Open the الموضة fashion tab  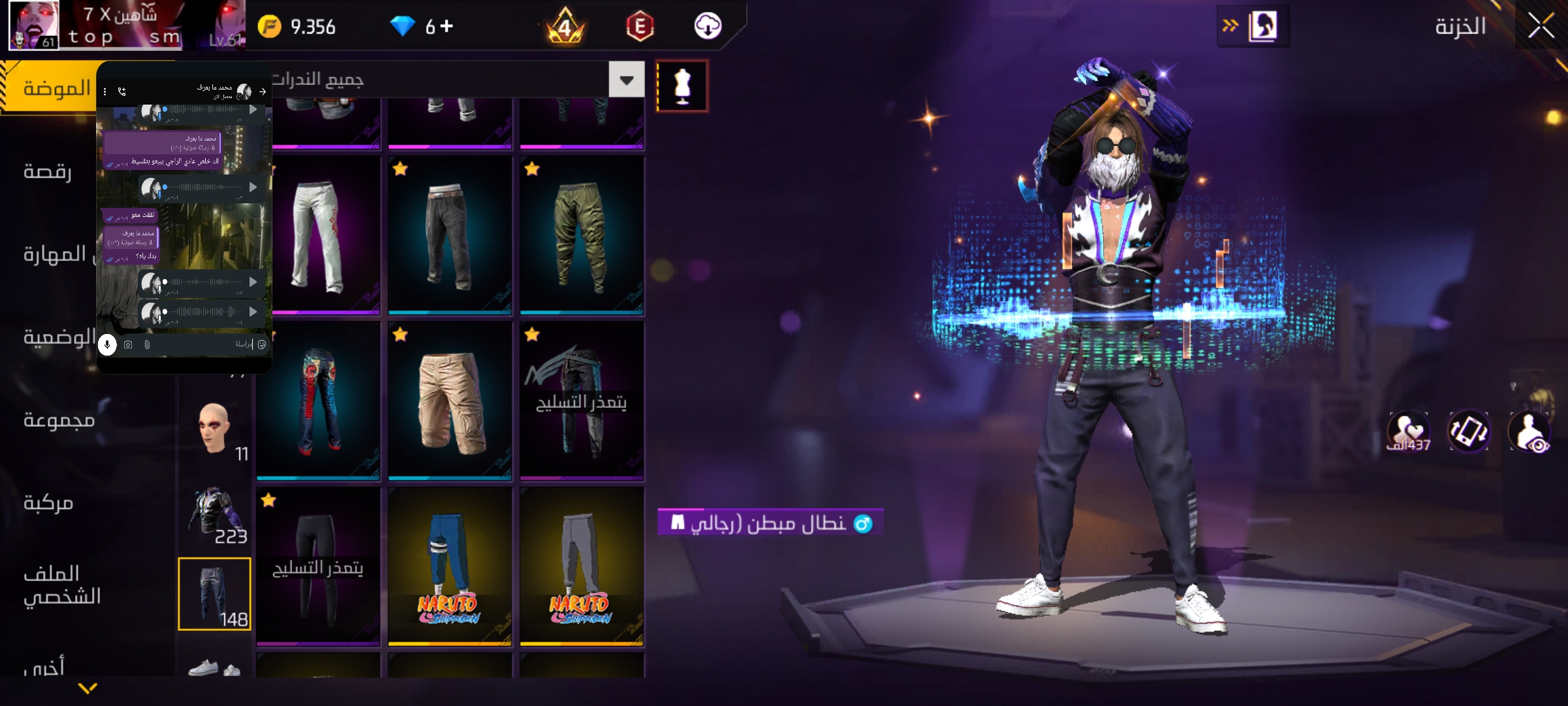56,88
